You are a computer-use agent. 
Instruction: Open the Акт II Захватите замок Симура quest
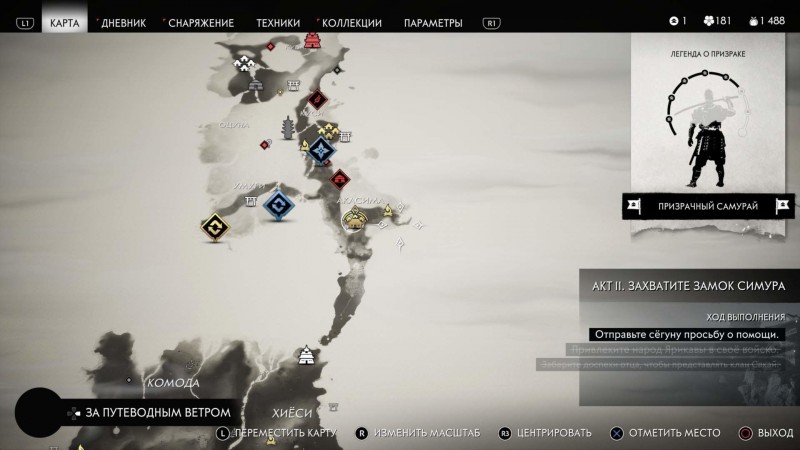[690, 284]
